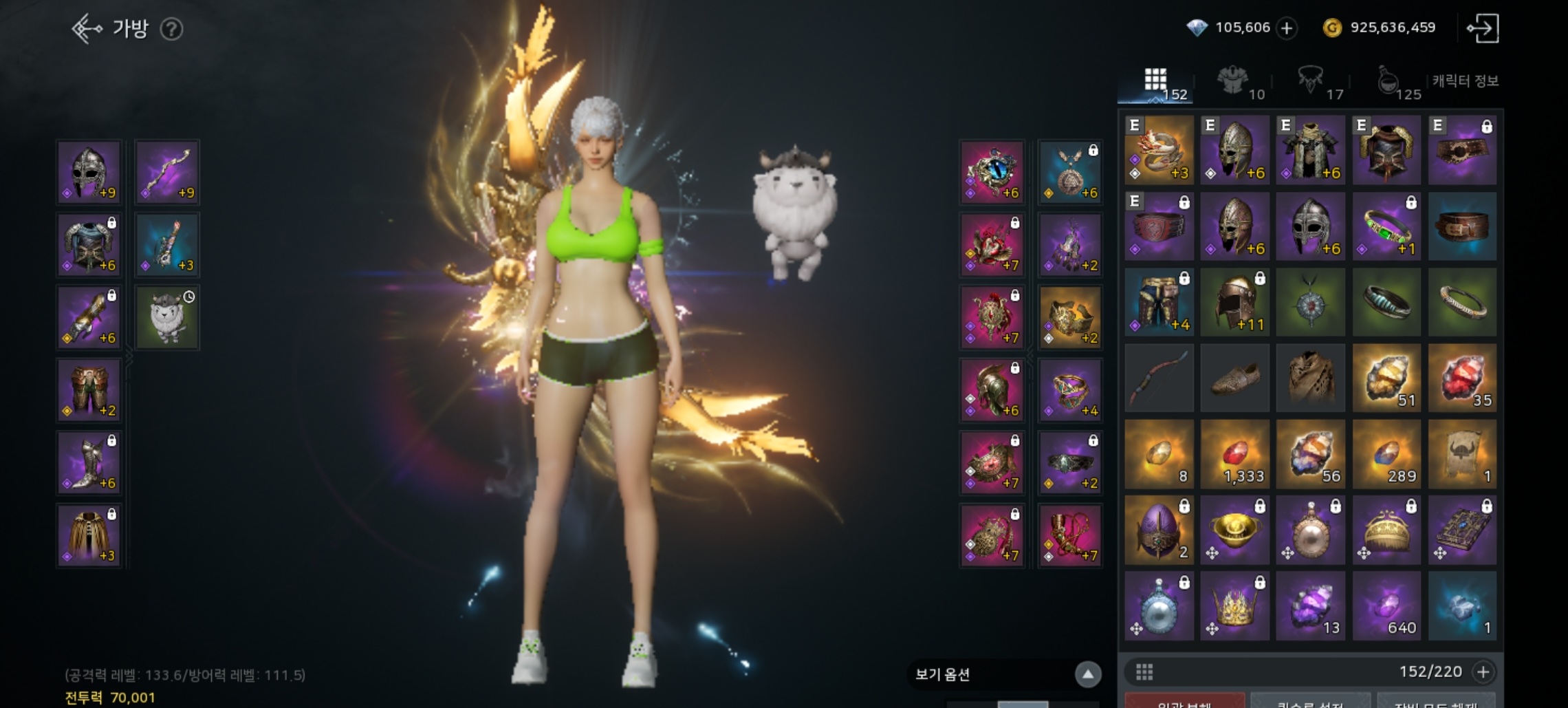This screenshot has height=708, width=1568.
Task: Select the golden dragon ring +3
Action: (x=1159, y=150)
